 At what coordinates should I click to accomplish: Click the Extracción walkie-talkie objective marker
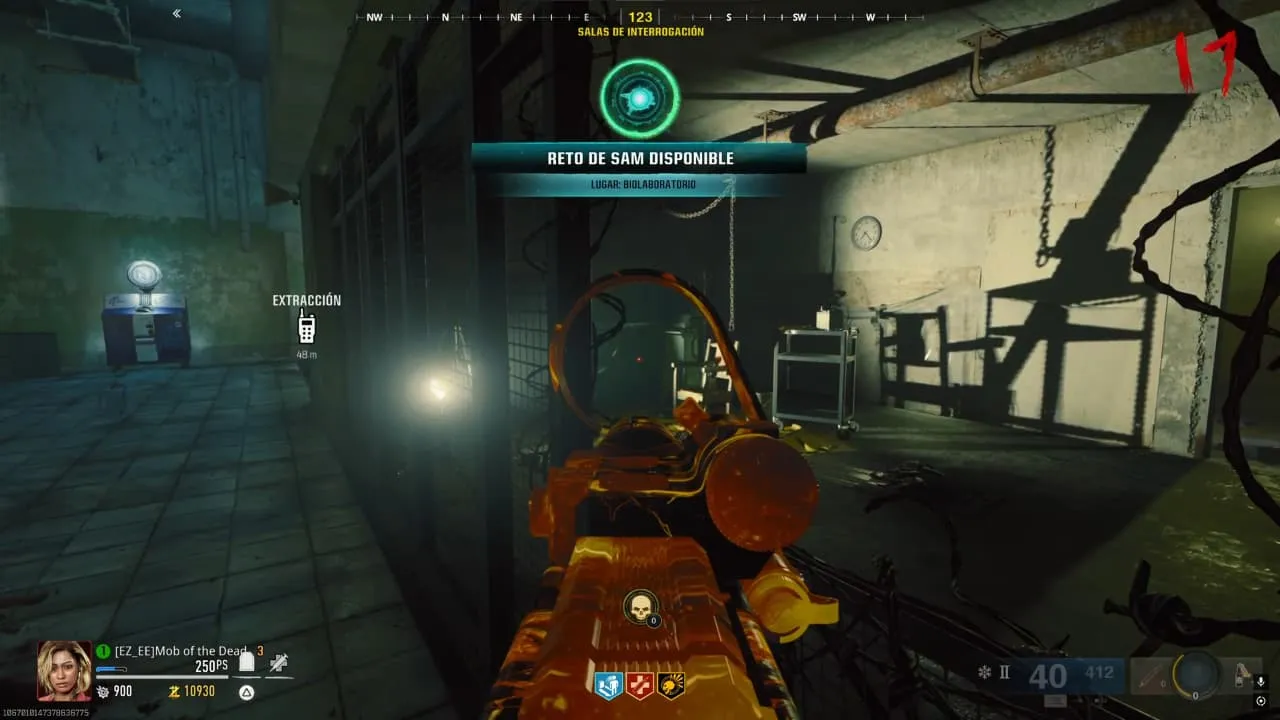(307, 327)
